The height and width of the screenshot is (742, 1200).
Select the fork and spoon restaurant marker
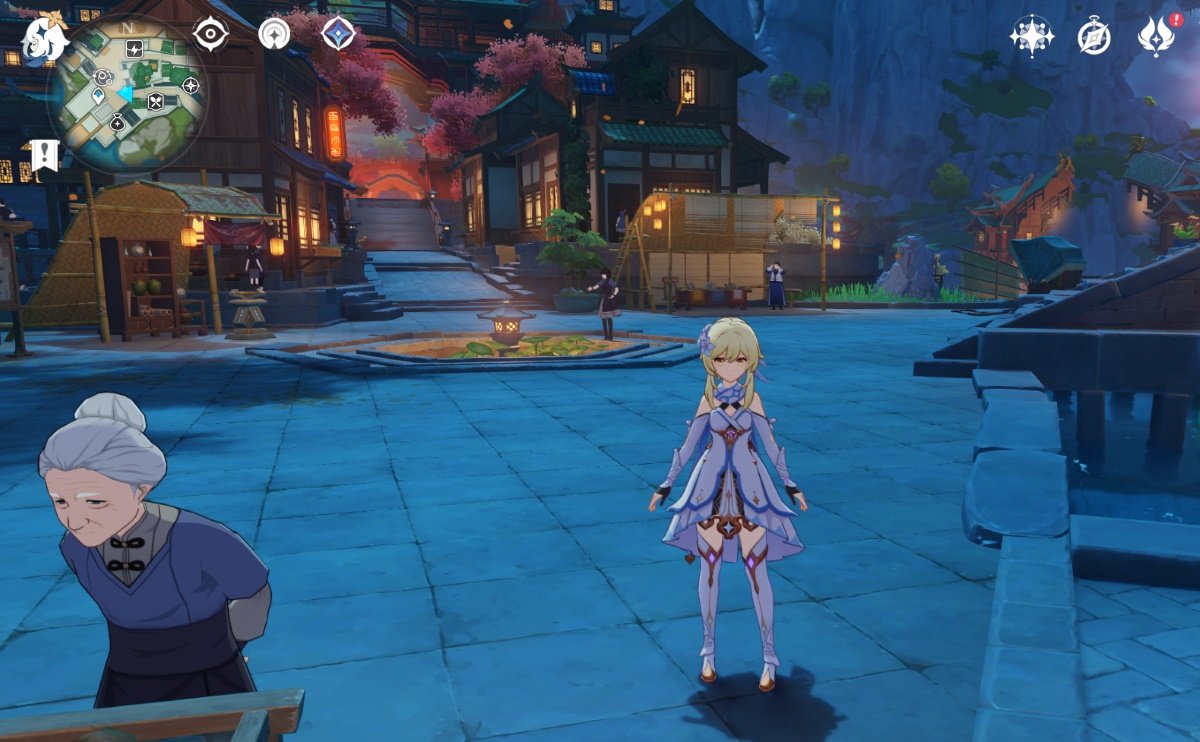pyautogui.click(x=156, y=101)
